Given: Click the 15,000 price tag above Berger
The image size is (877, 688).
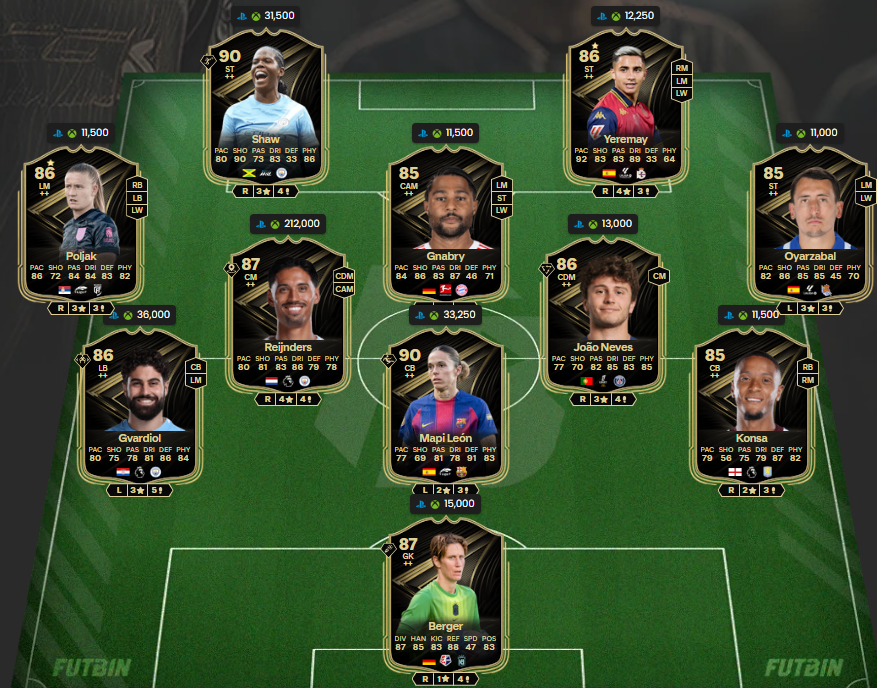Looking at the screenshot, I should pyautogui.click(x=446, y=504).
